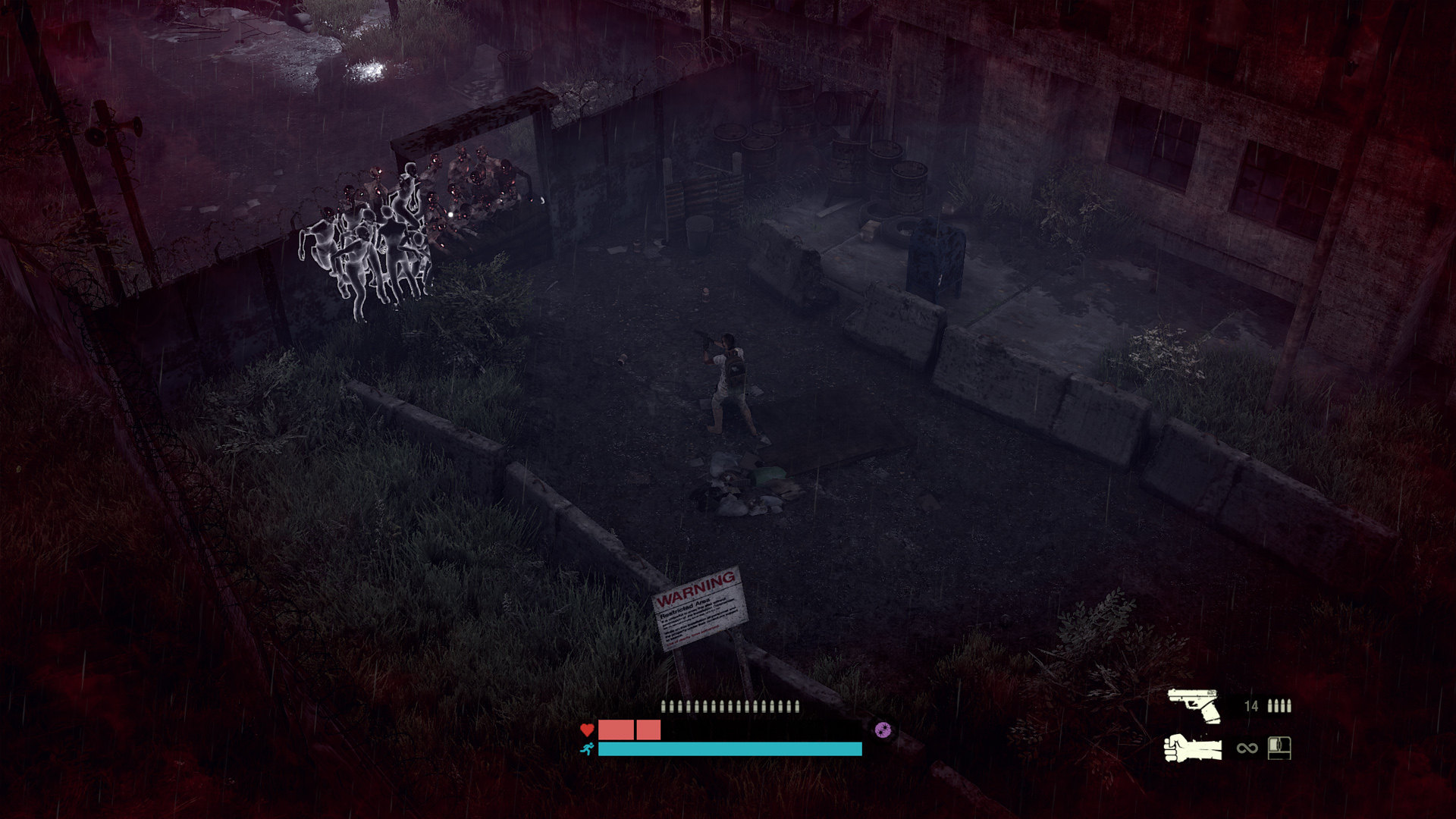Click the boxed item icon beside infinity symbol
Screen dimensions: 1456x819
pos(1279,748)
